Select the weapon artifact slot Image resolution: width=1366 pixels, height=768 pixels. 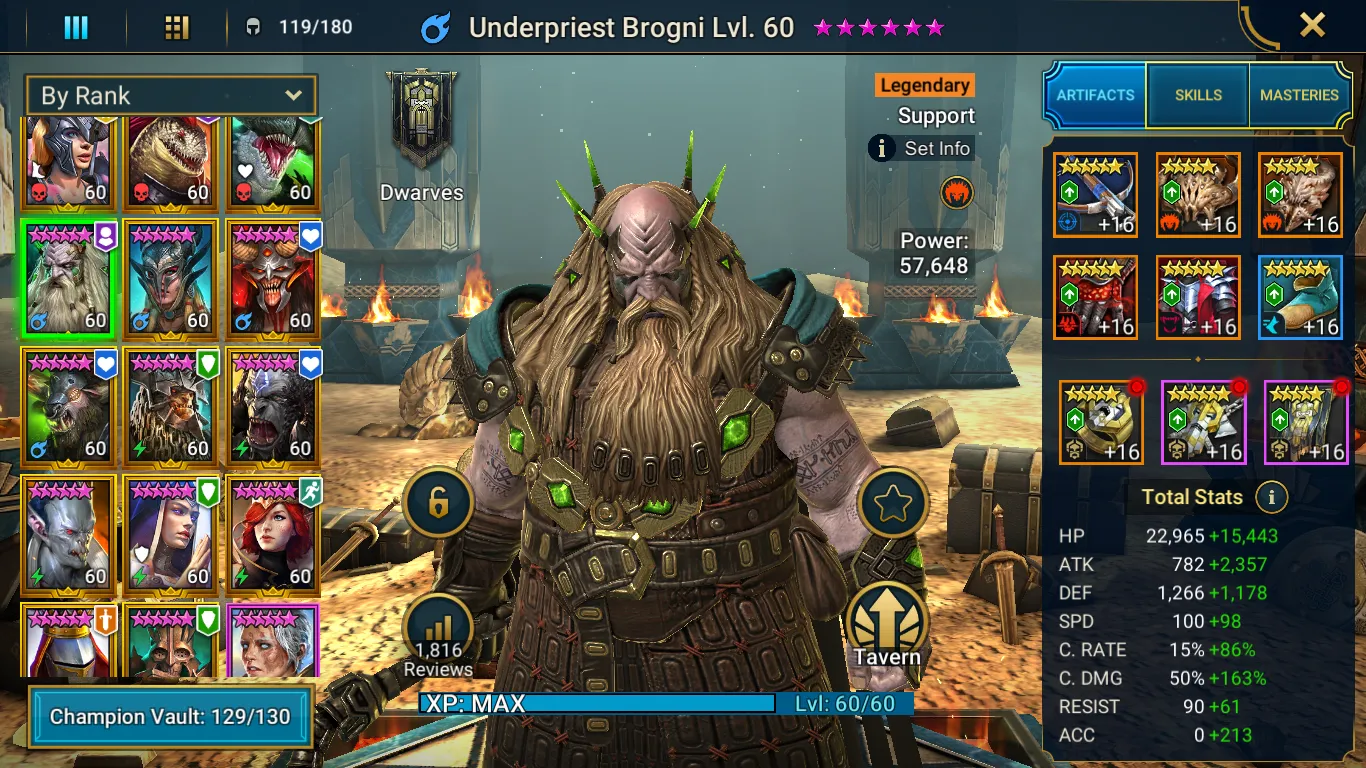tap(1095, 195)
